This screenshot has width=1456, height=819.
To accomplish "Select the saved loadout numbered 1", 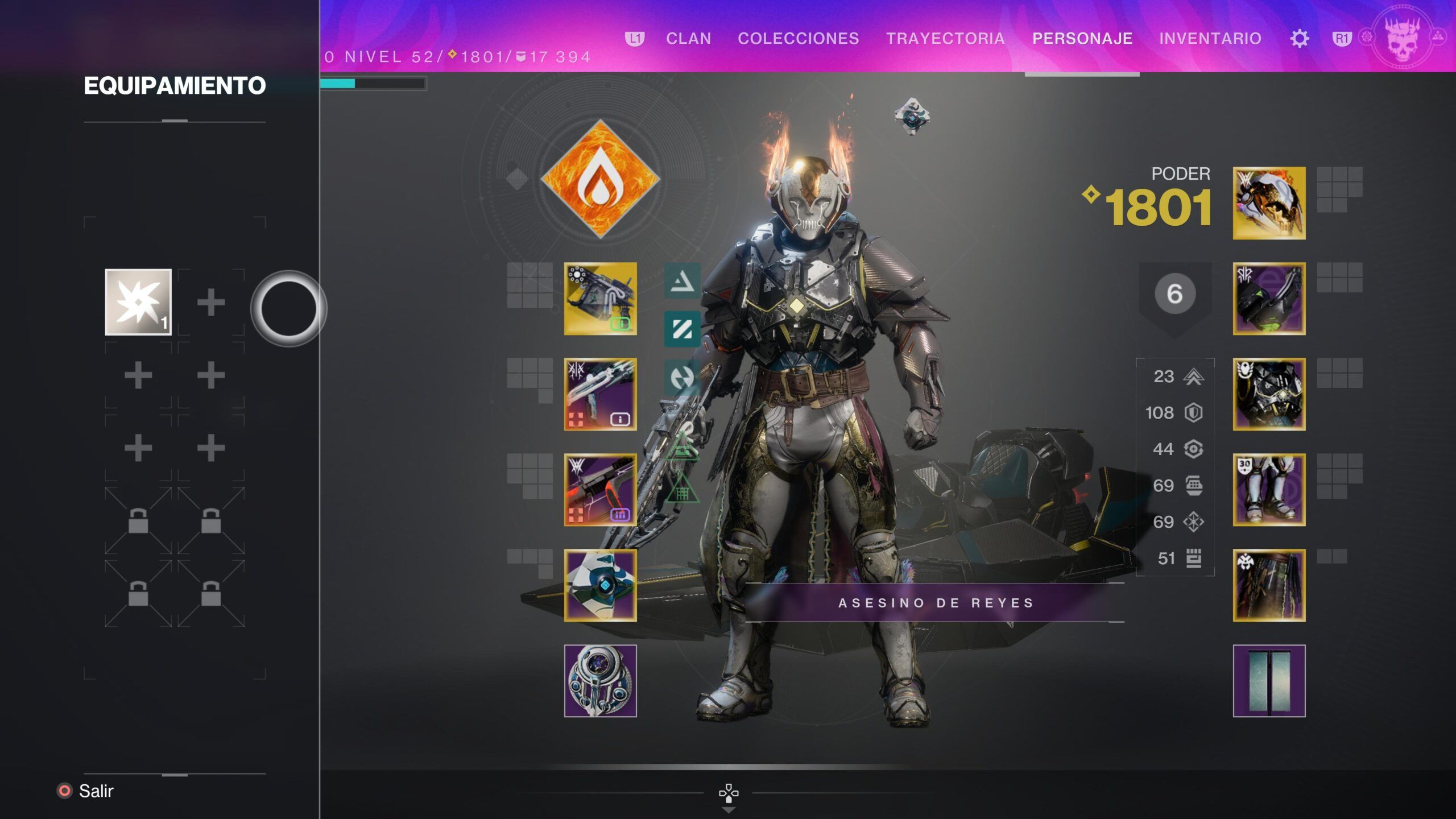I will (x=138, y=302).
